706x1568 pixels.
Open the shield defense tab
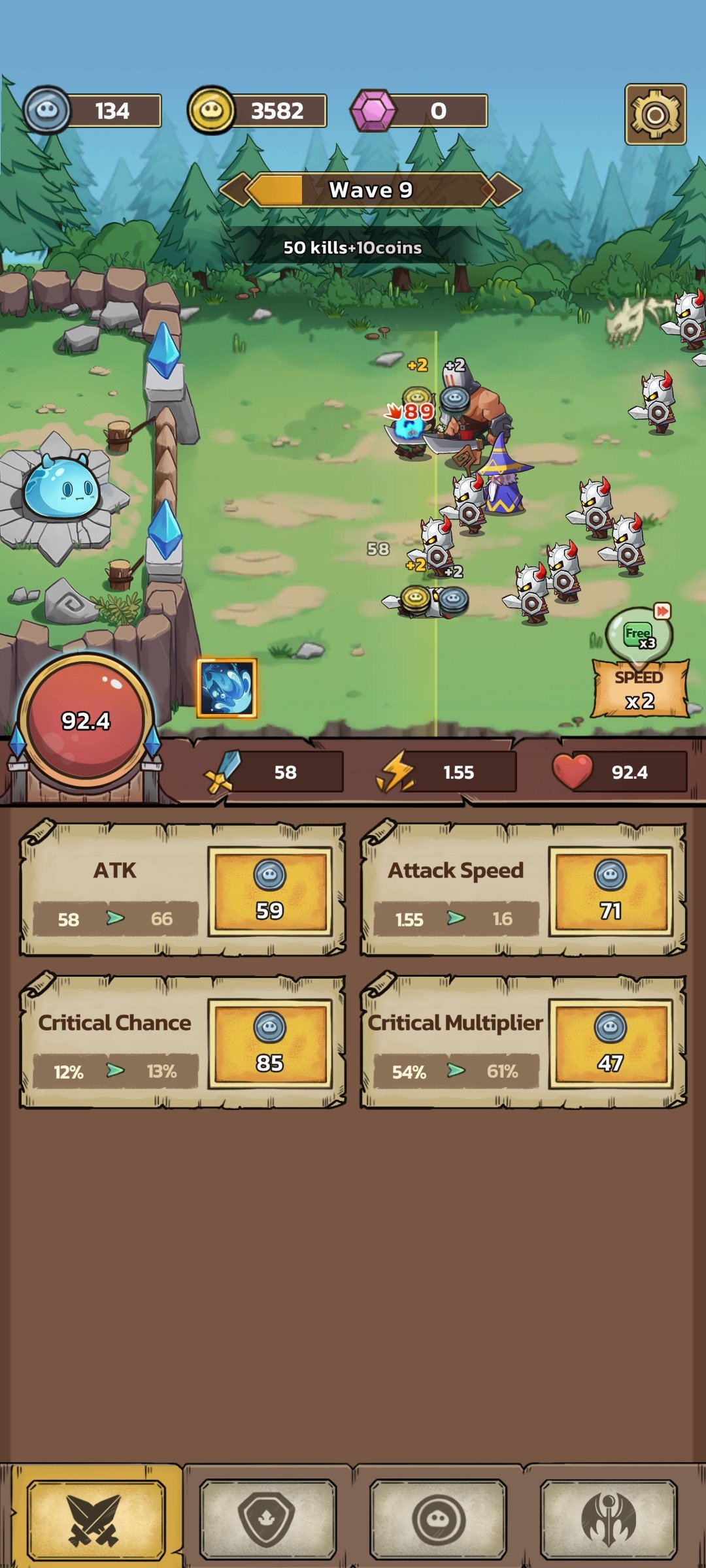coord(267,1518)
